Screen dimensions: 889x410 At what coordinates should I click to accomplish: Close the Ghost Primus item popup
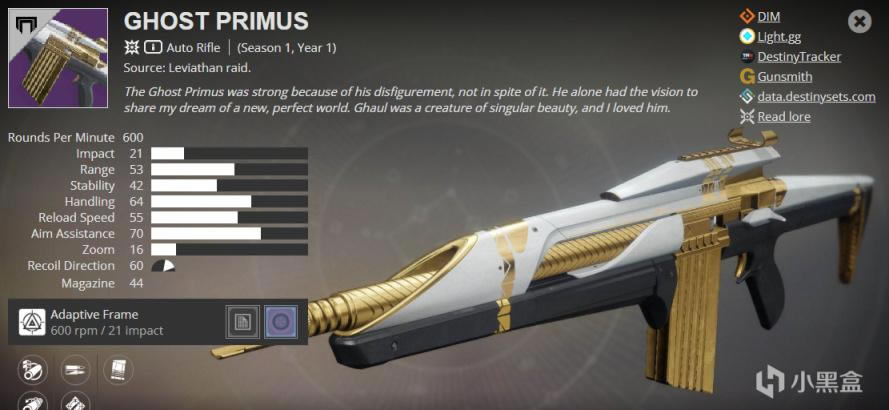point(860,20)
